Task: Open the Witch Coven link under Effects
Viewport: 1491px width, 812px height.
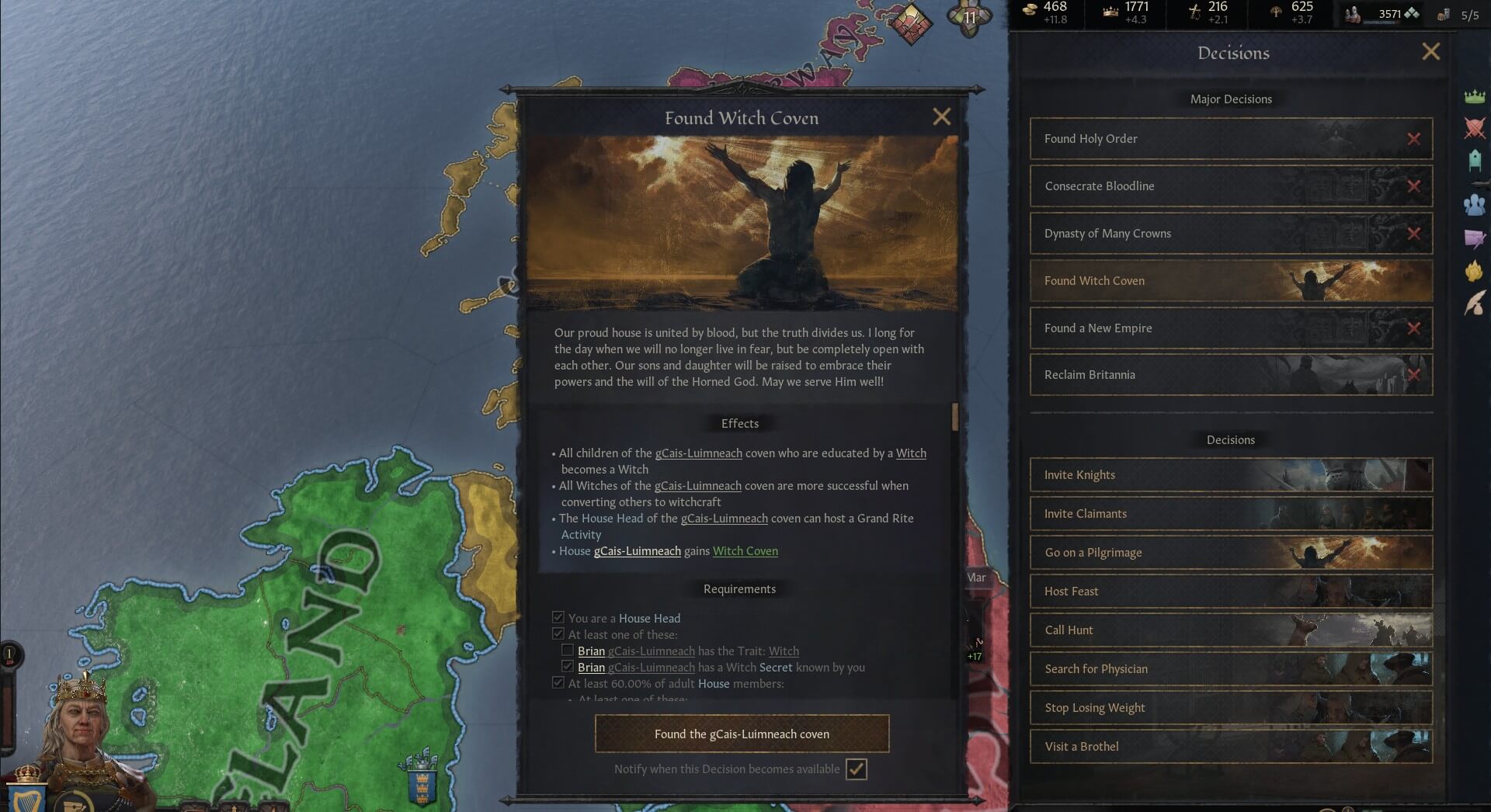Action: (745, 551)
